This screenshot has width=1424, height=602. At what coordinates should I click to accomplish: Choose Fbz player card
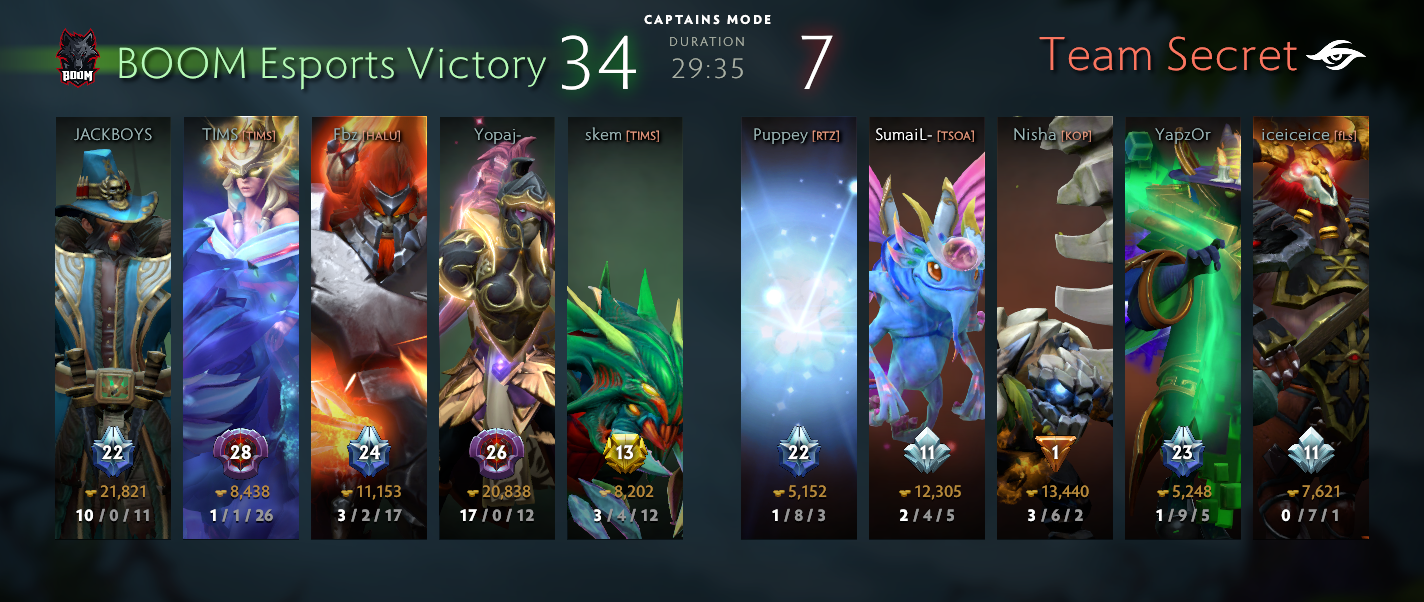click(369, 328)
